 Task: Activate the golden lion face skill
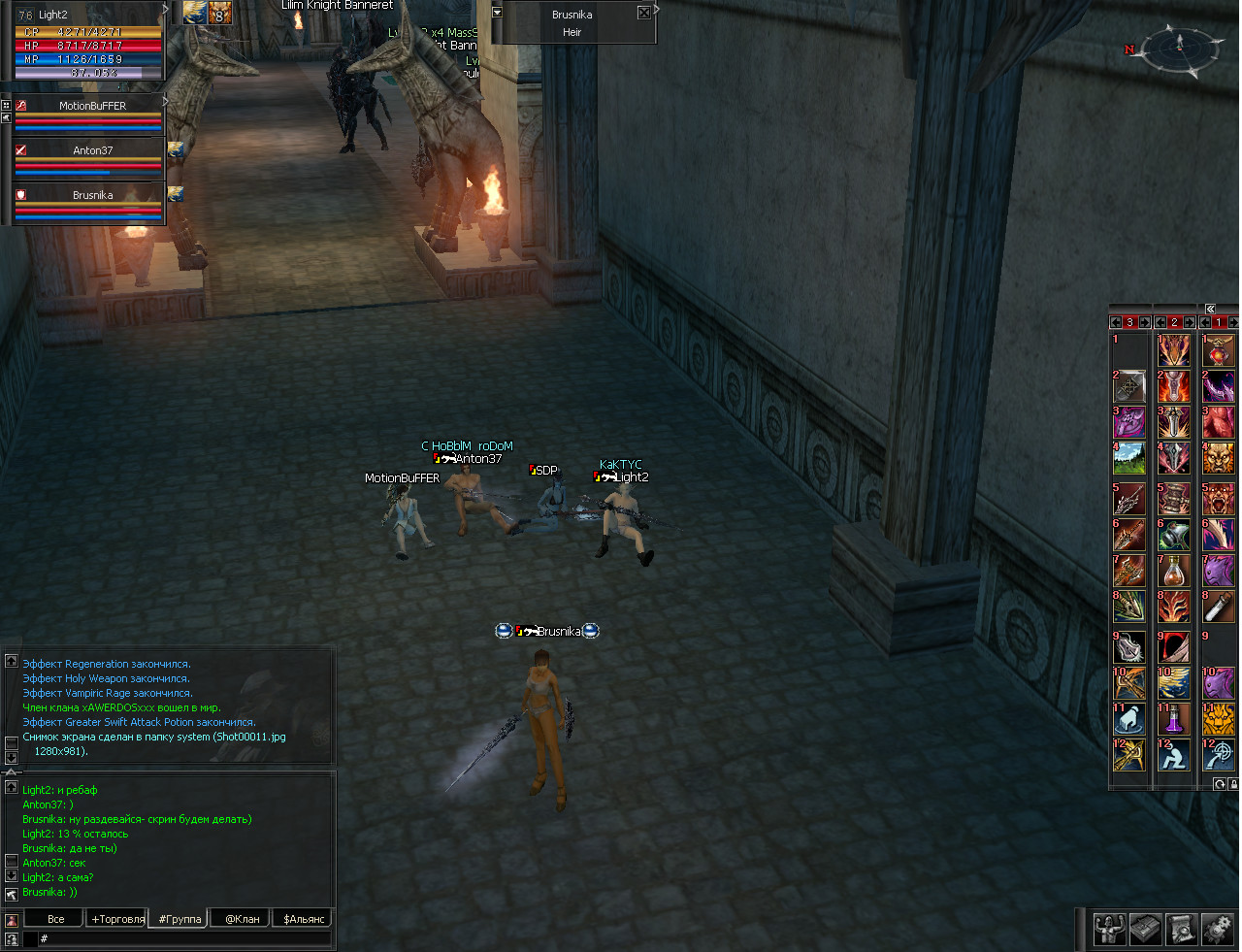[1219, 719]
